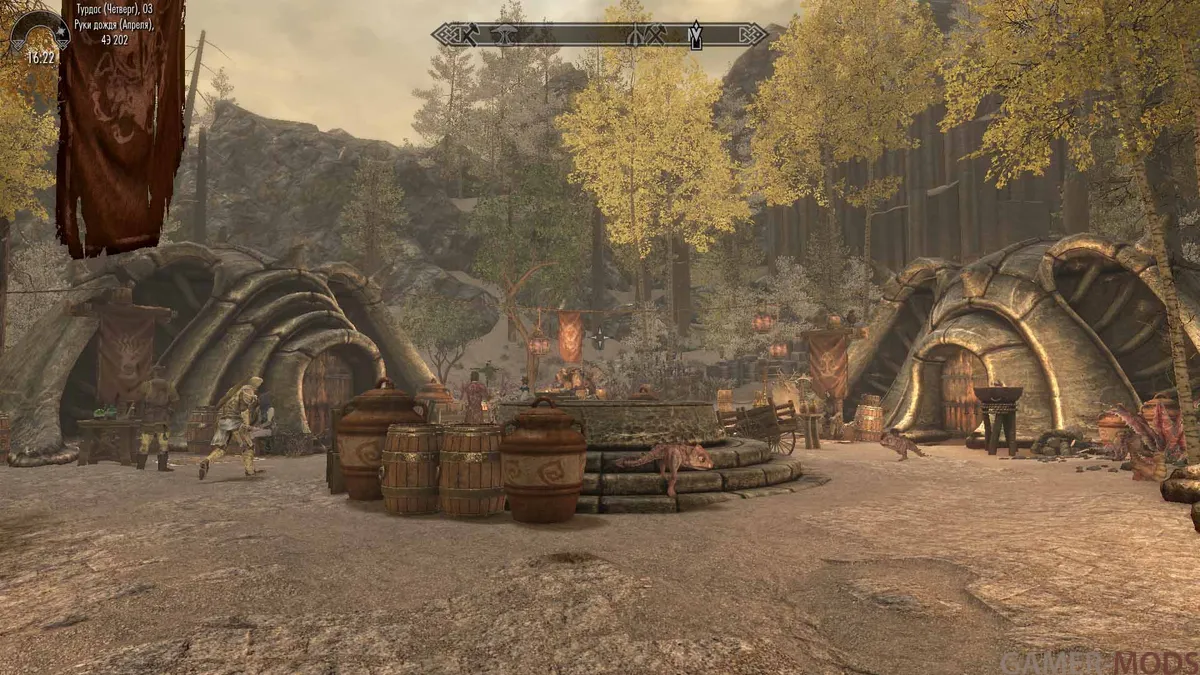
Task: Click the arched sun dial clock widget
Action: [x=40, y=30]
